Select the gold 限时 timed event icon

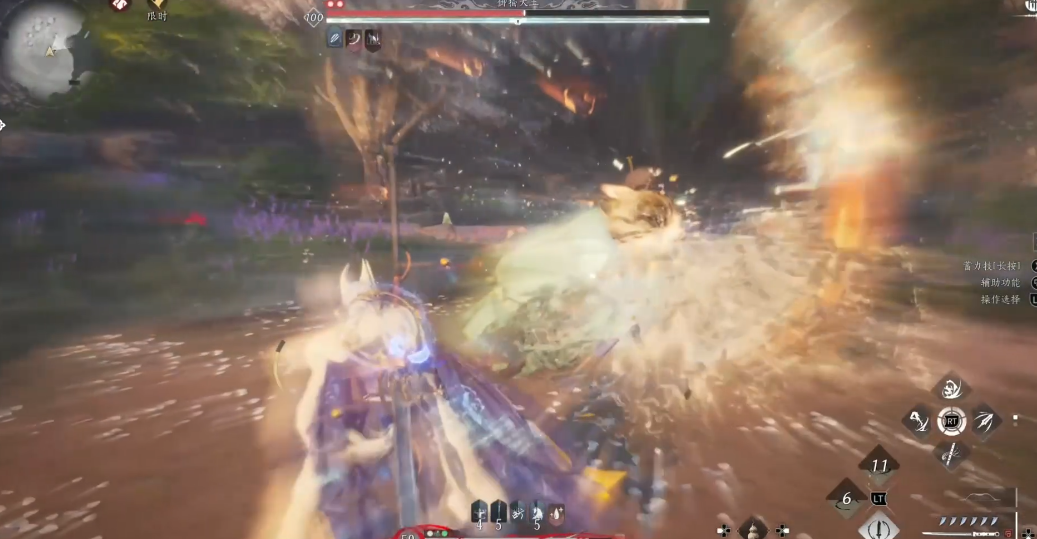click(x=157, y=5)
